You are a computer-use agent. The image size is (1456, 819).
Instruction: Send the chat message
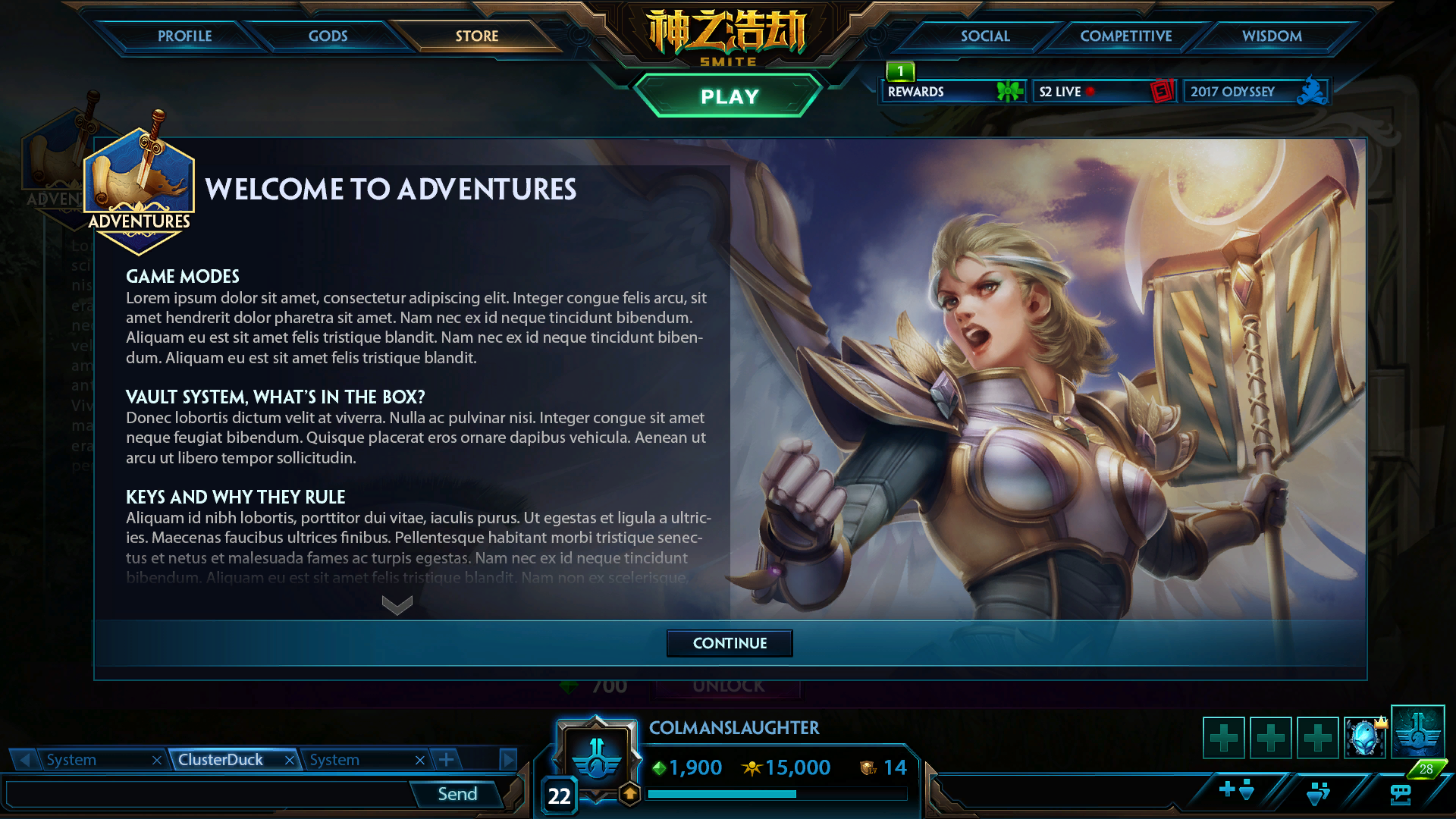coord(457,794)
